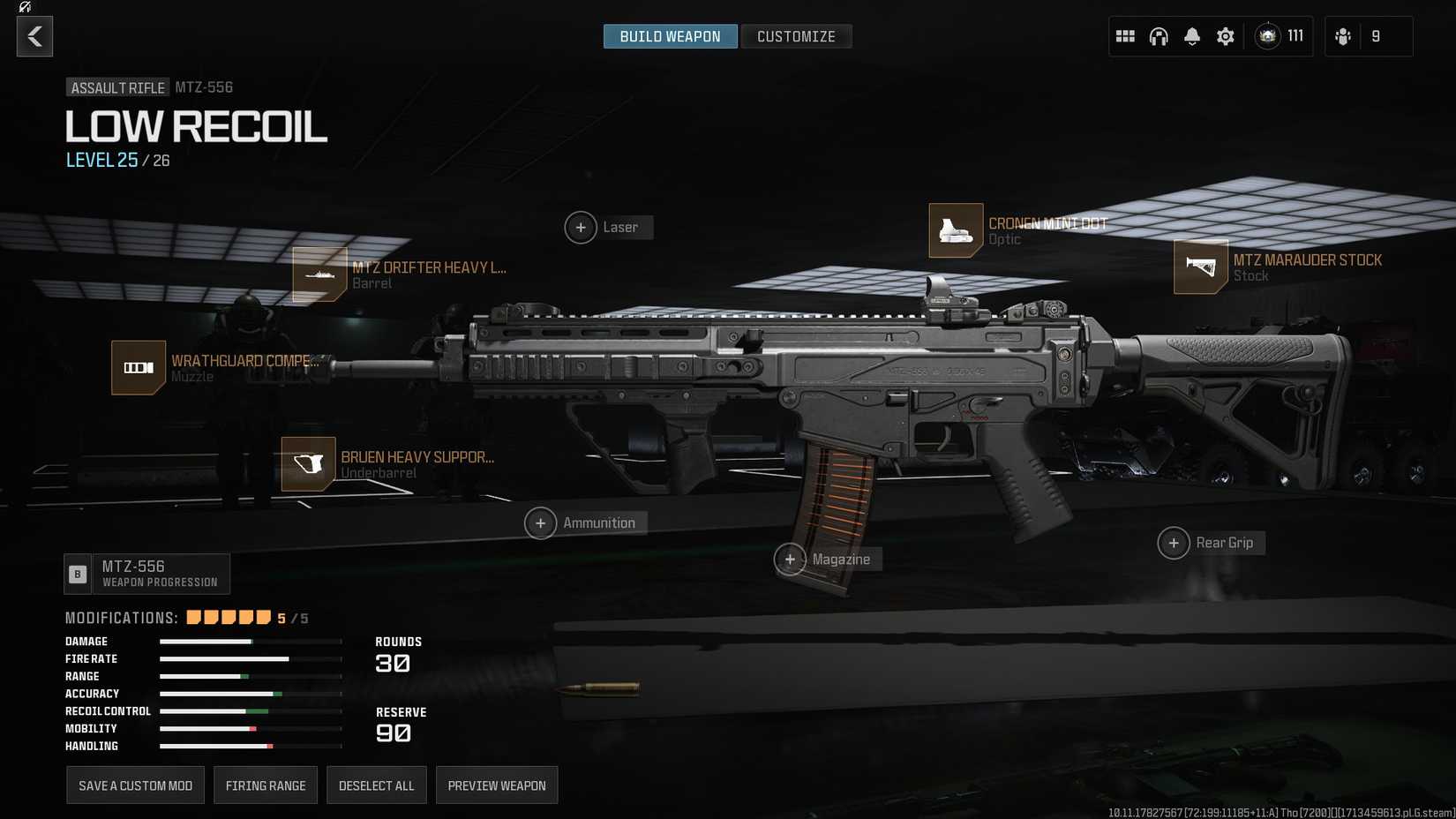Open the audio headset settings icon

(1159, 36)
